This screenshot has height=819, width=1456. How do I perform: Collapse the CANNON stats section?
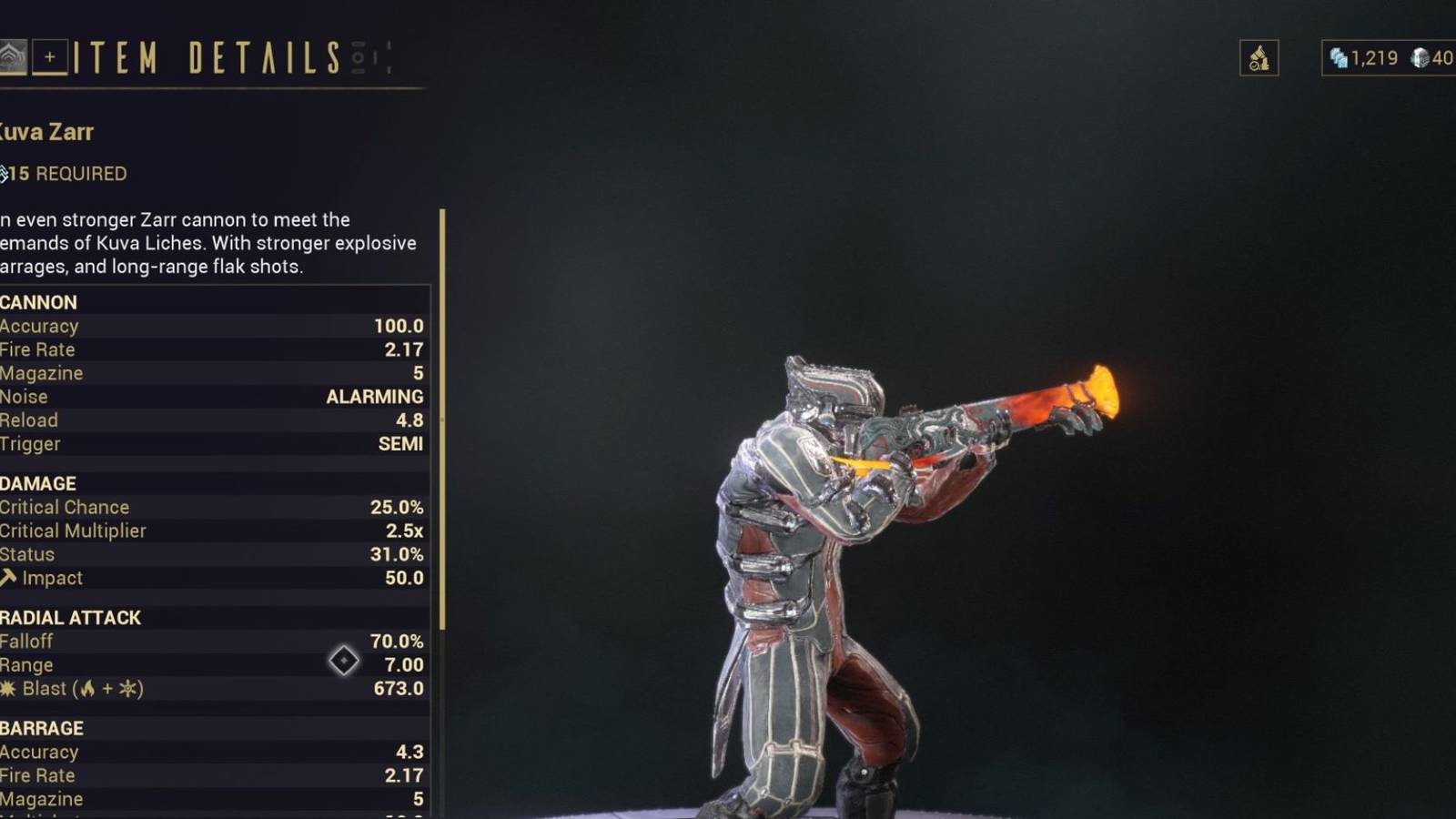(38, 302)
